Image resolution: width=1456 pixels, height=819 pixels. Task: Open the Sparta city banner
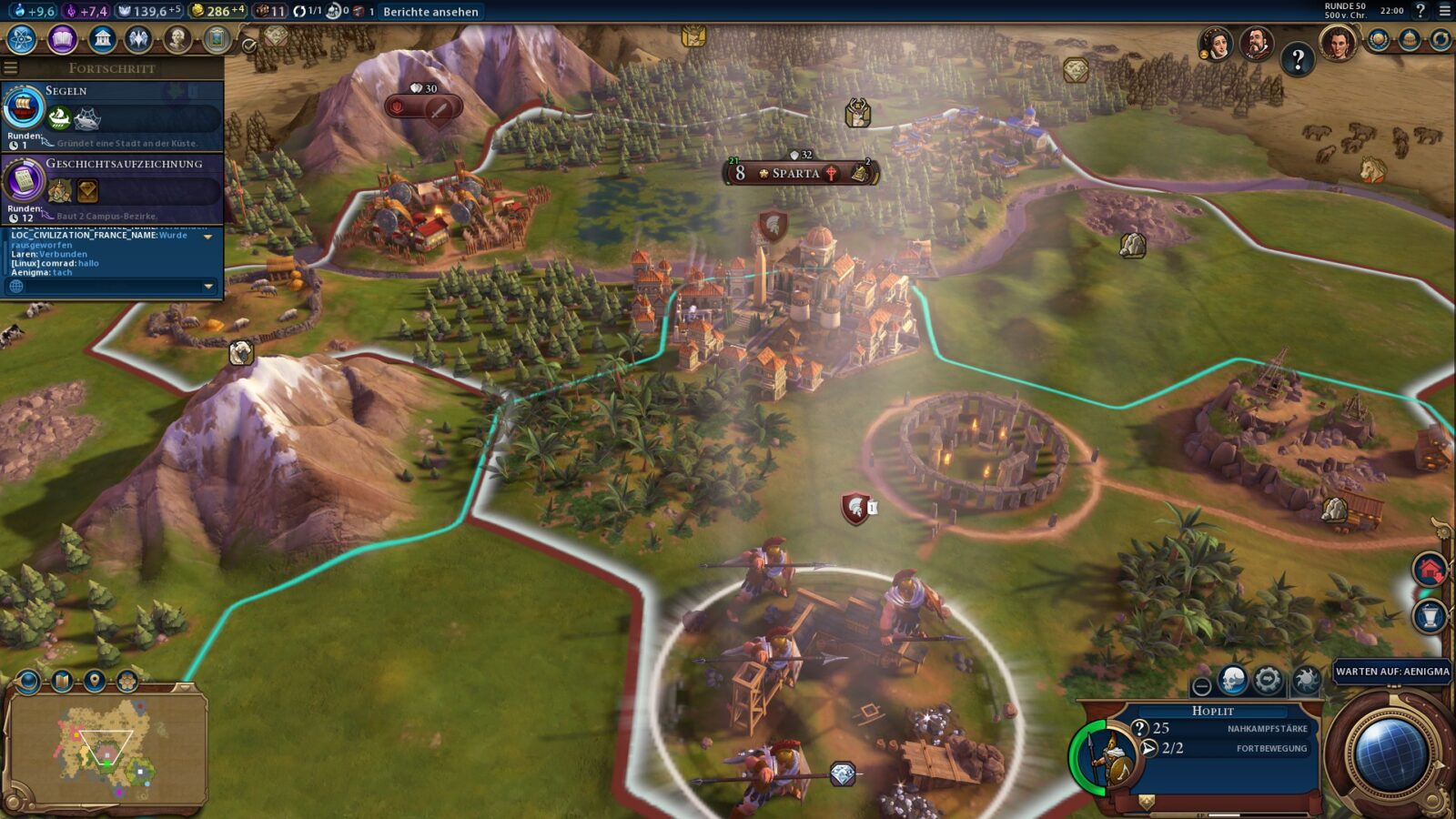tap(796, 173)
